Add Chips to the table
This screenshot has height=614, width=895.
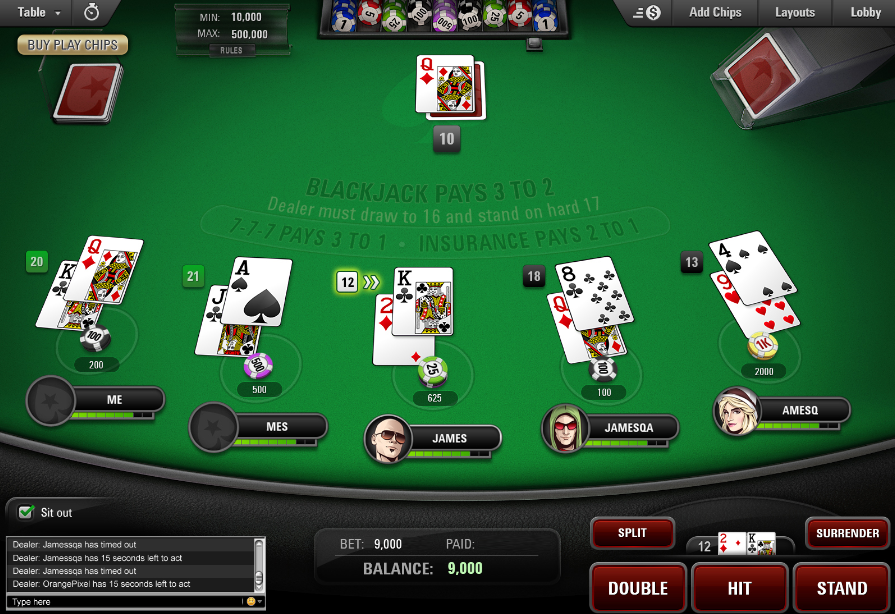coord(715,13)
